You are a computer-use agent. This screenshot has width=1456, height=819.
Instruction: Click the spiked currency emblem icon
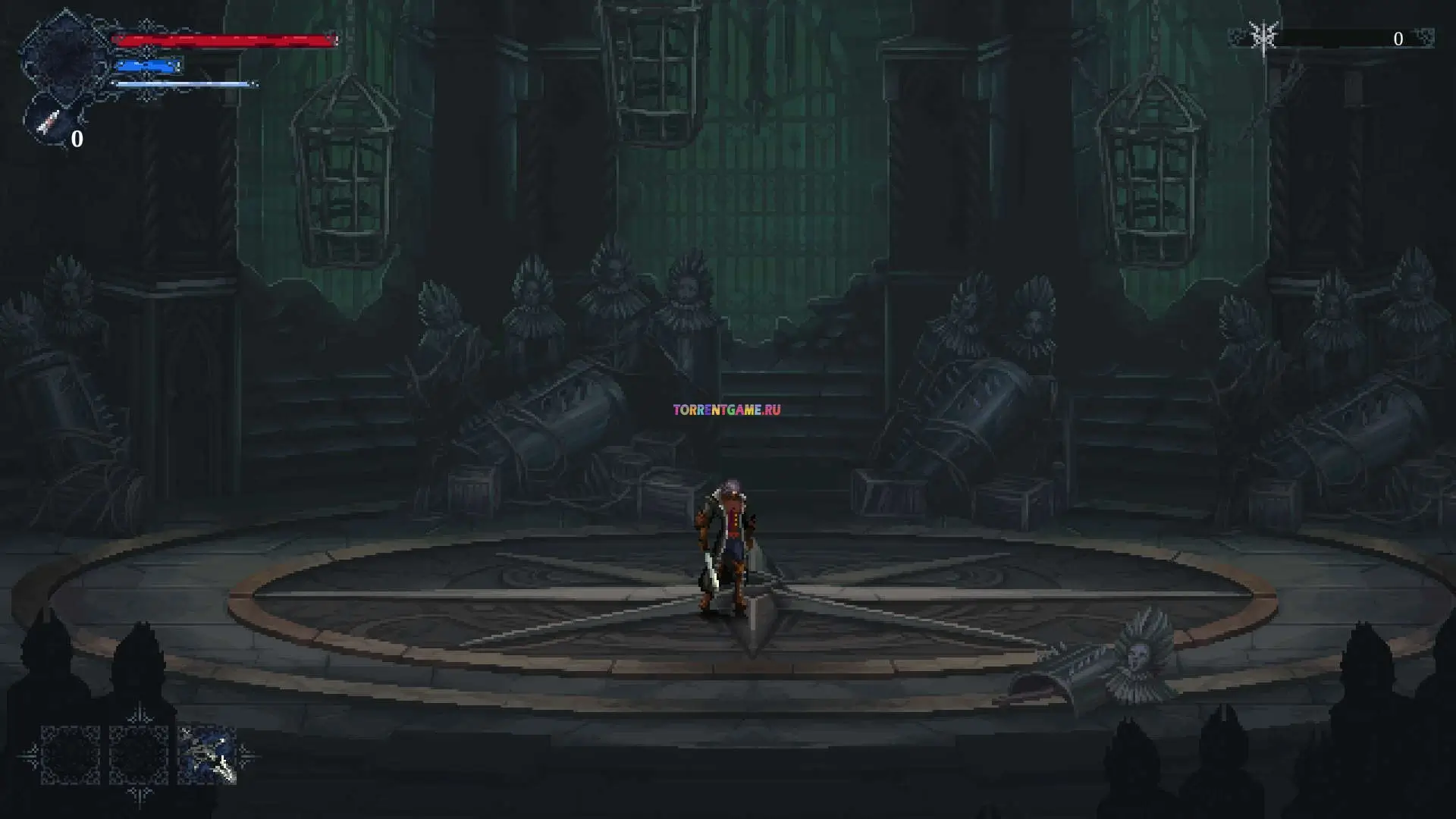(x=1264, y=37)
